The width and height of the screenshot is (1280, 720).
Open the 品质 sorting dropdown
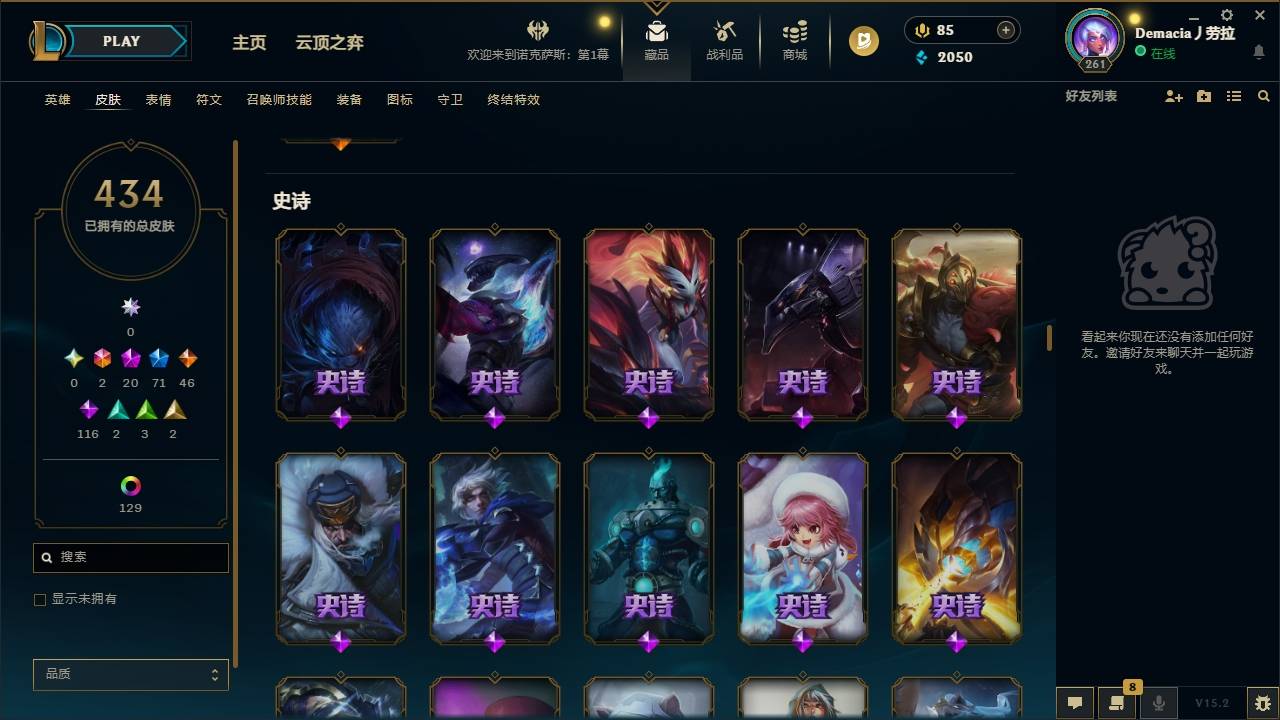130,674
